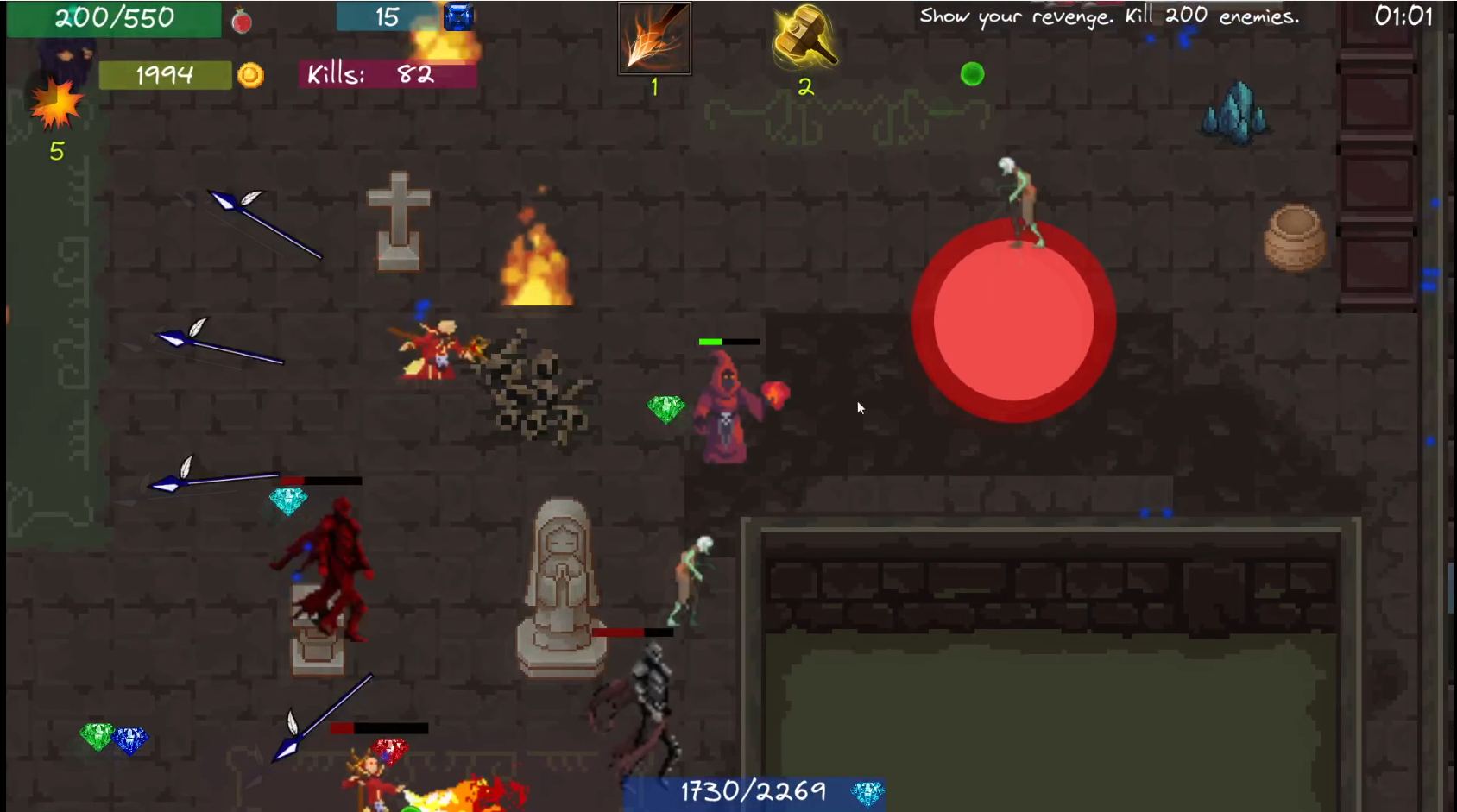Click the green orb indicator near the objective text
The image size is (1457, 812).
pos(973,74)
